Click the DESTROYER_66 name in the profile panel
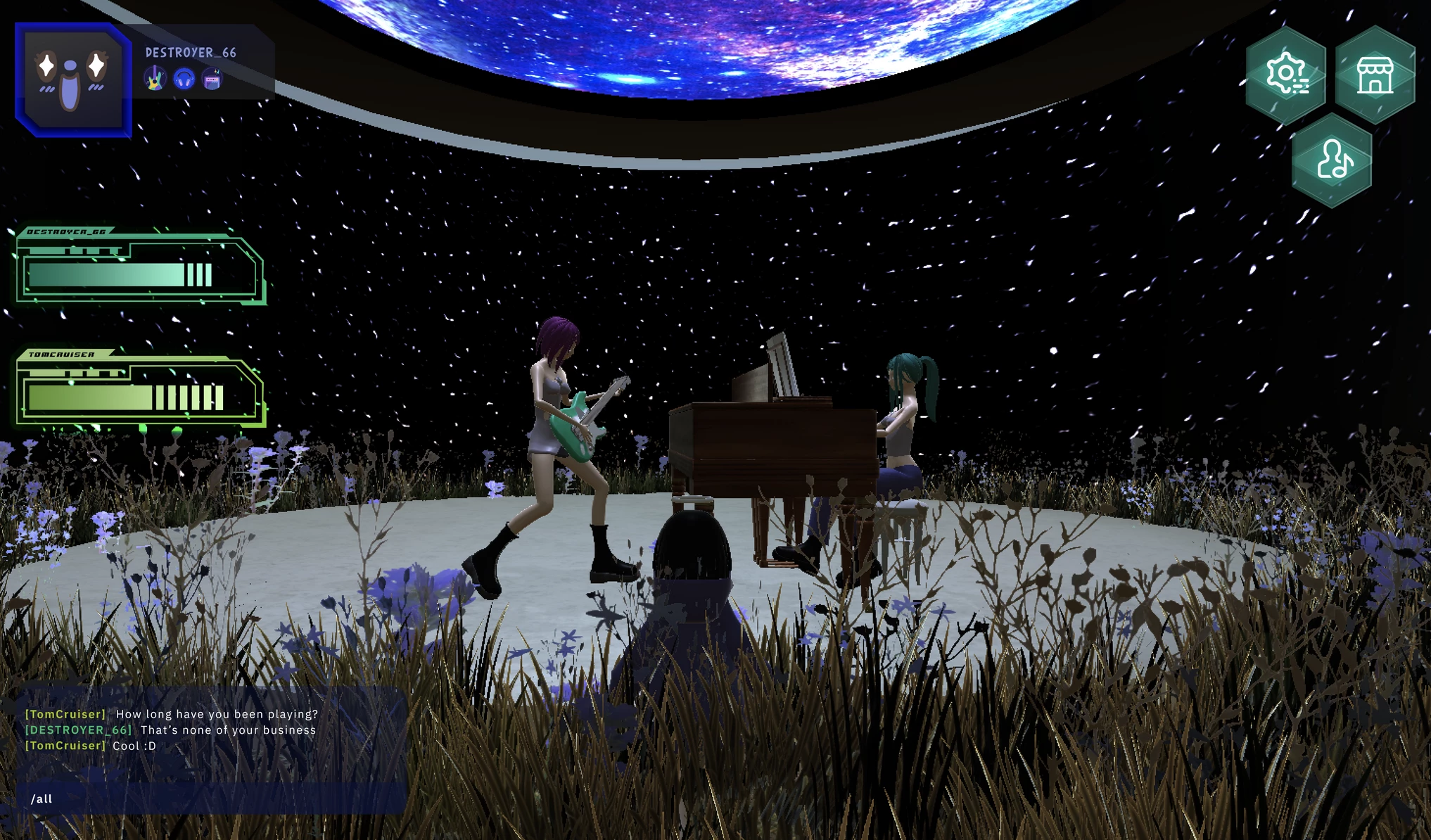 pyautogui.click(x=190, y=51)
